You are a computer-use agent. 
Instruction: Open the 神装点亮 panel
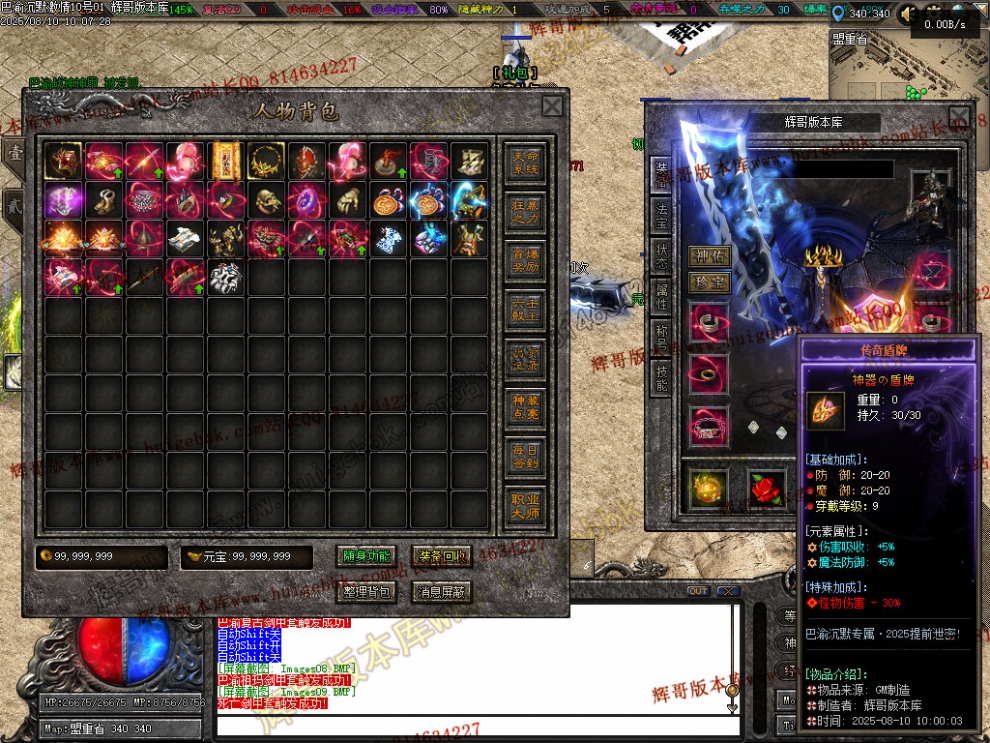tap(526, 407)
